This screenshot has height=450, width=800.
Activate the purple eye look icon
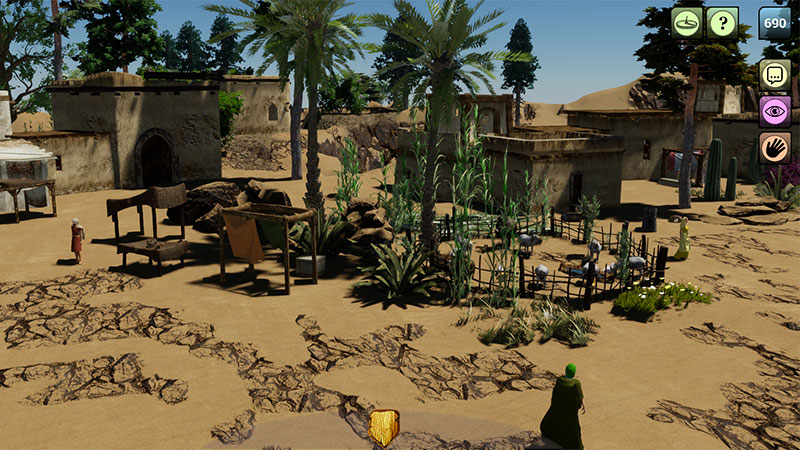coord(775,111)
